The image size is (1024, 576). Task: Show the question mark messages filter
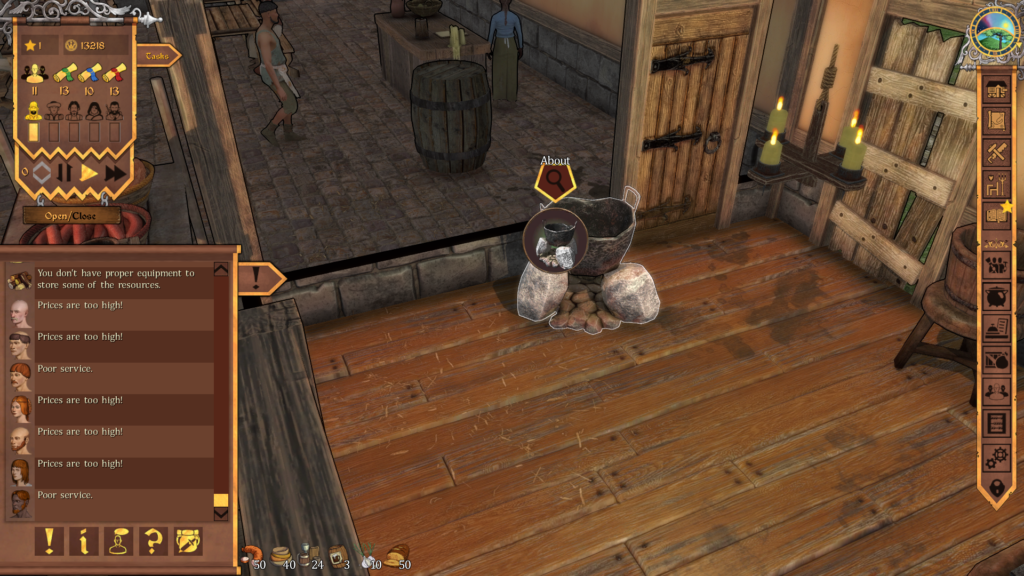coord(153,541)
